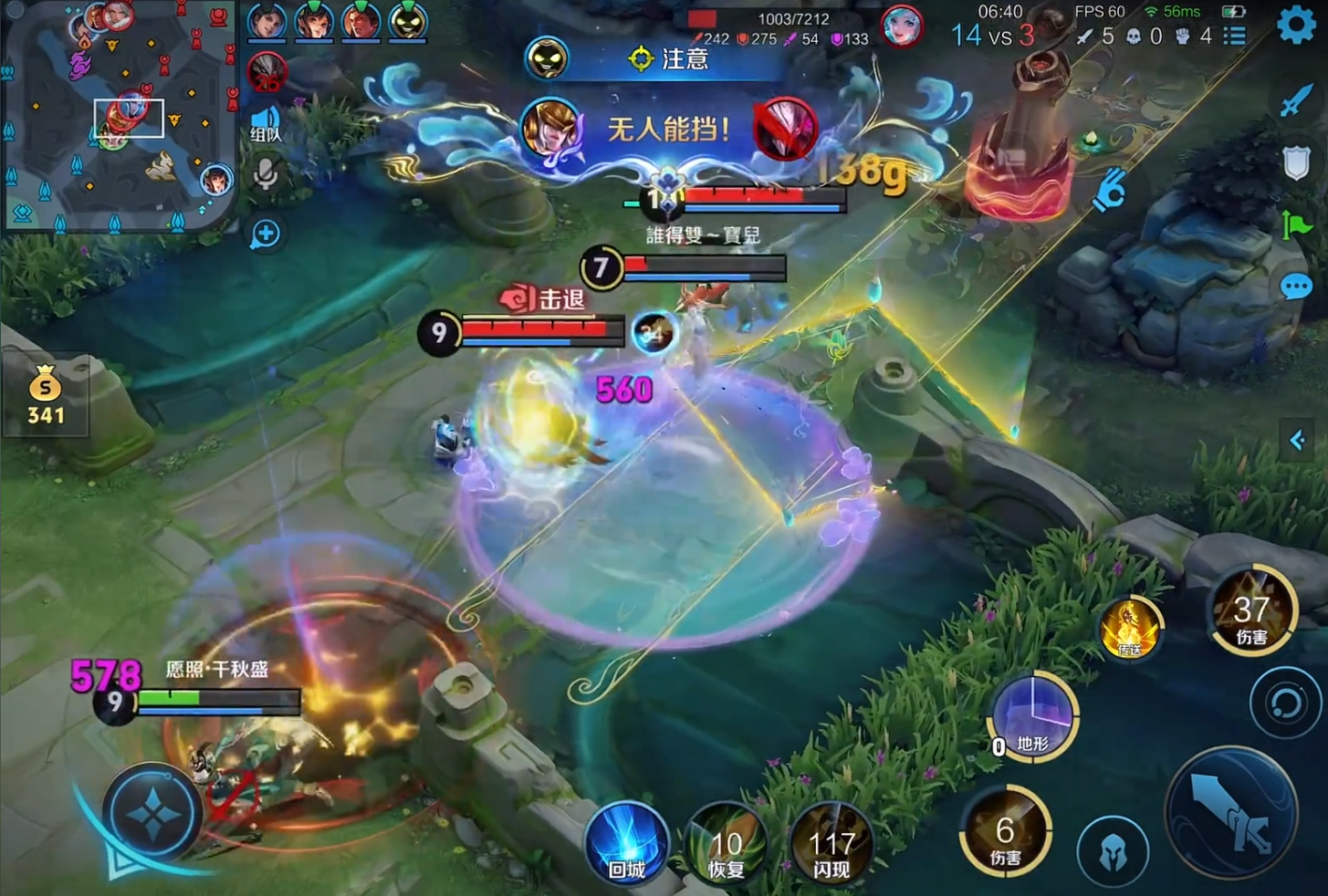This screenshot has width=1328, height=896.
Task: Tap the basic attack sword button
Action: click(x=1232, y=814)
